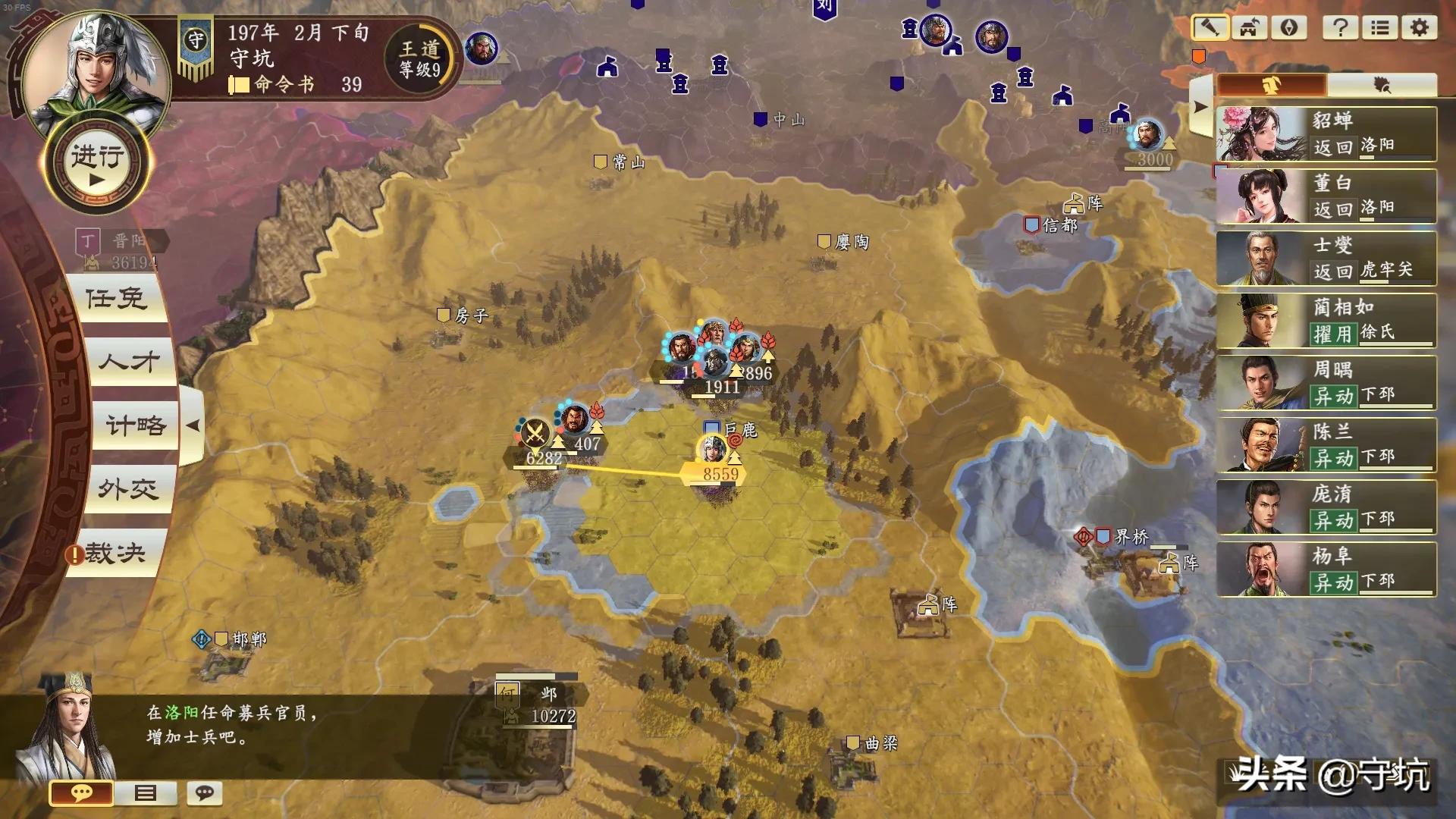Select the 计略 stratagem menu
This screenshot has height=819, width=1456.
pos(135,425)
